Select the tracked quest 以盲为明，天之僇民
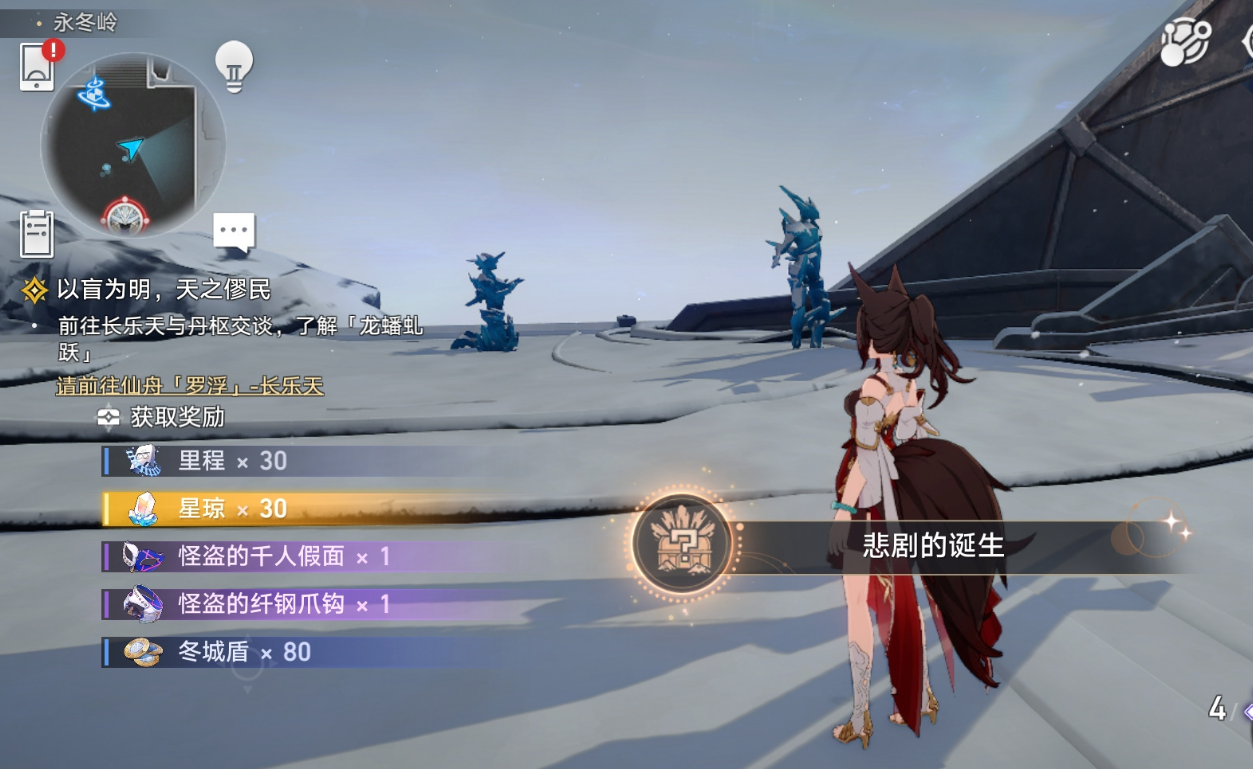 click(163, 290)
